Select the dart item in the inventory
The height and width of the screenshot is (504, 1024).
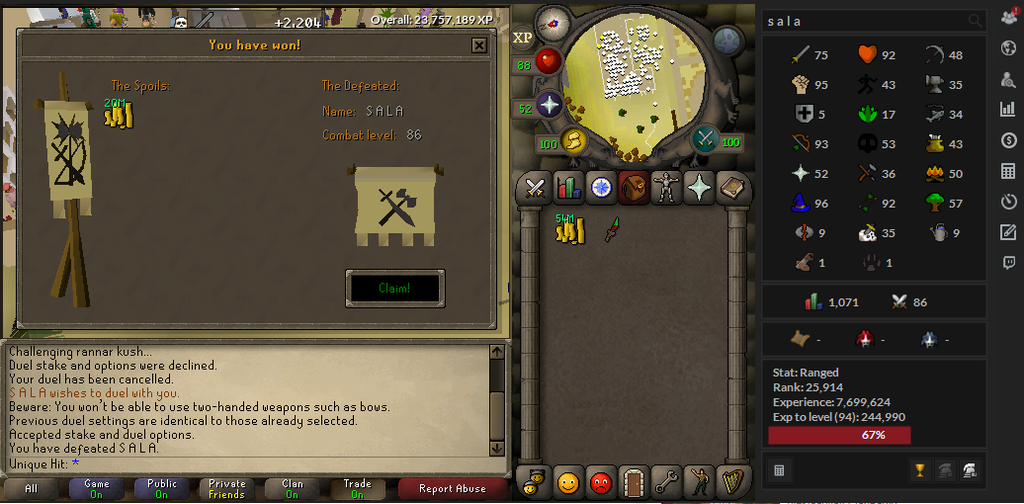612,229
